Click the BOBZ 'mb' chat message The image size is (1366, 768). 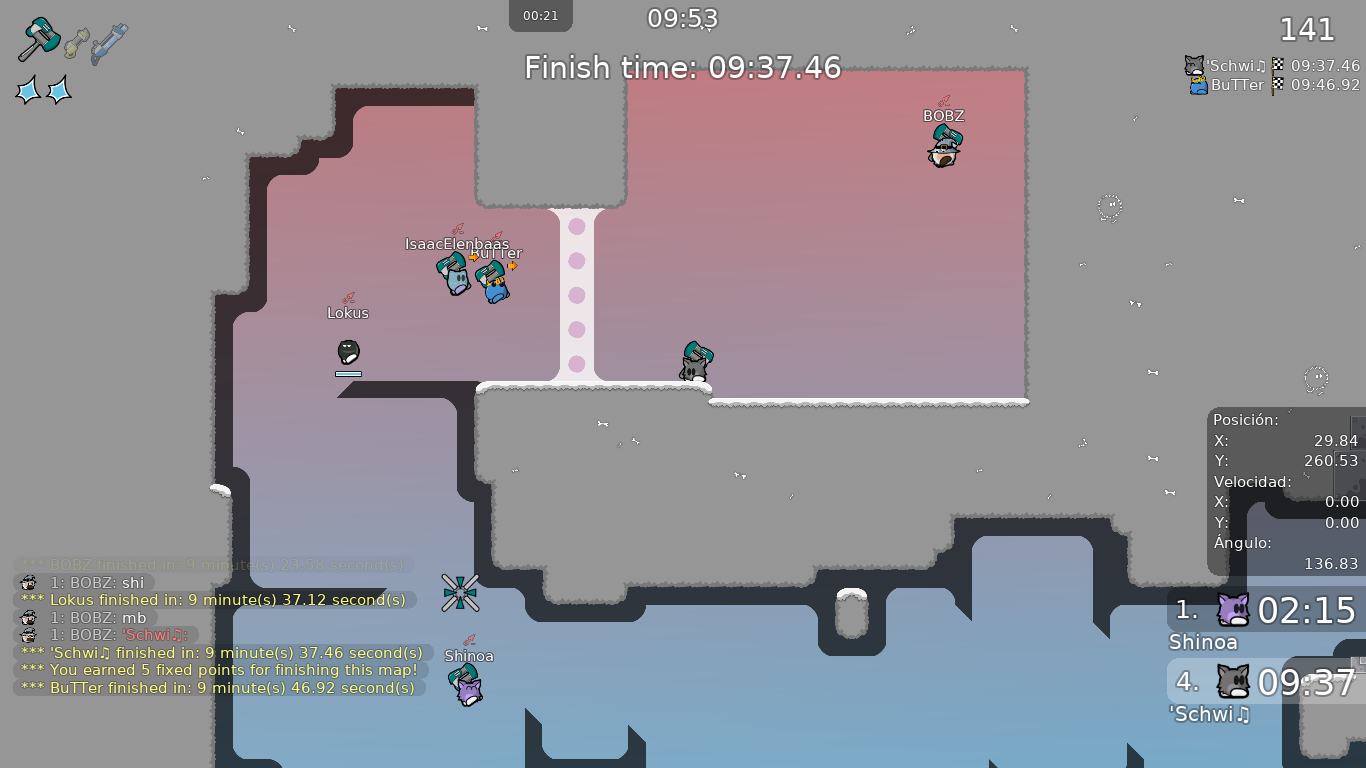84,618
